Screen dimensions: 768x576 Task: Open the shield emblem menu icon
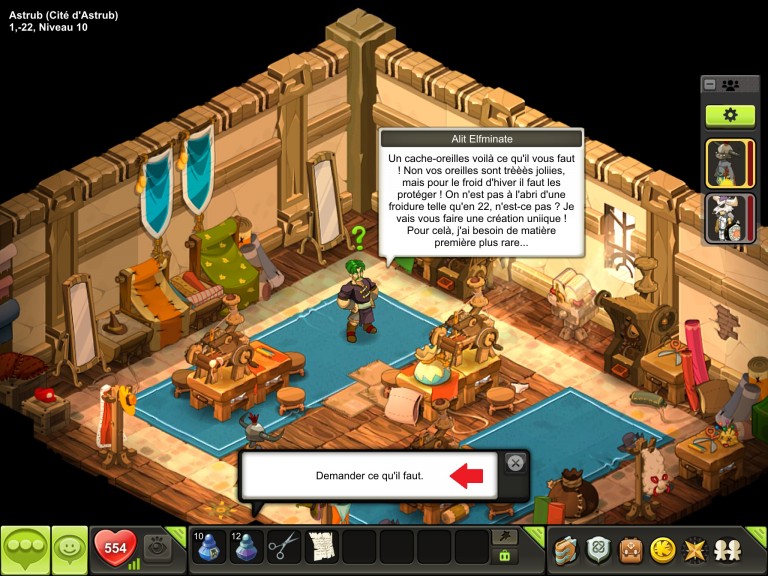(599, 549)
